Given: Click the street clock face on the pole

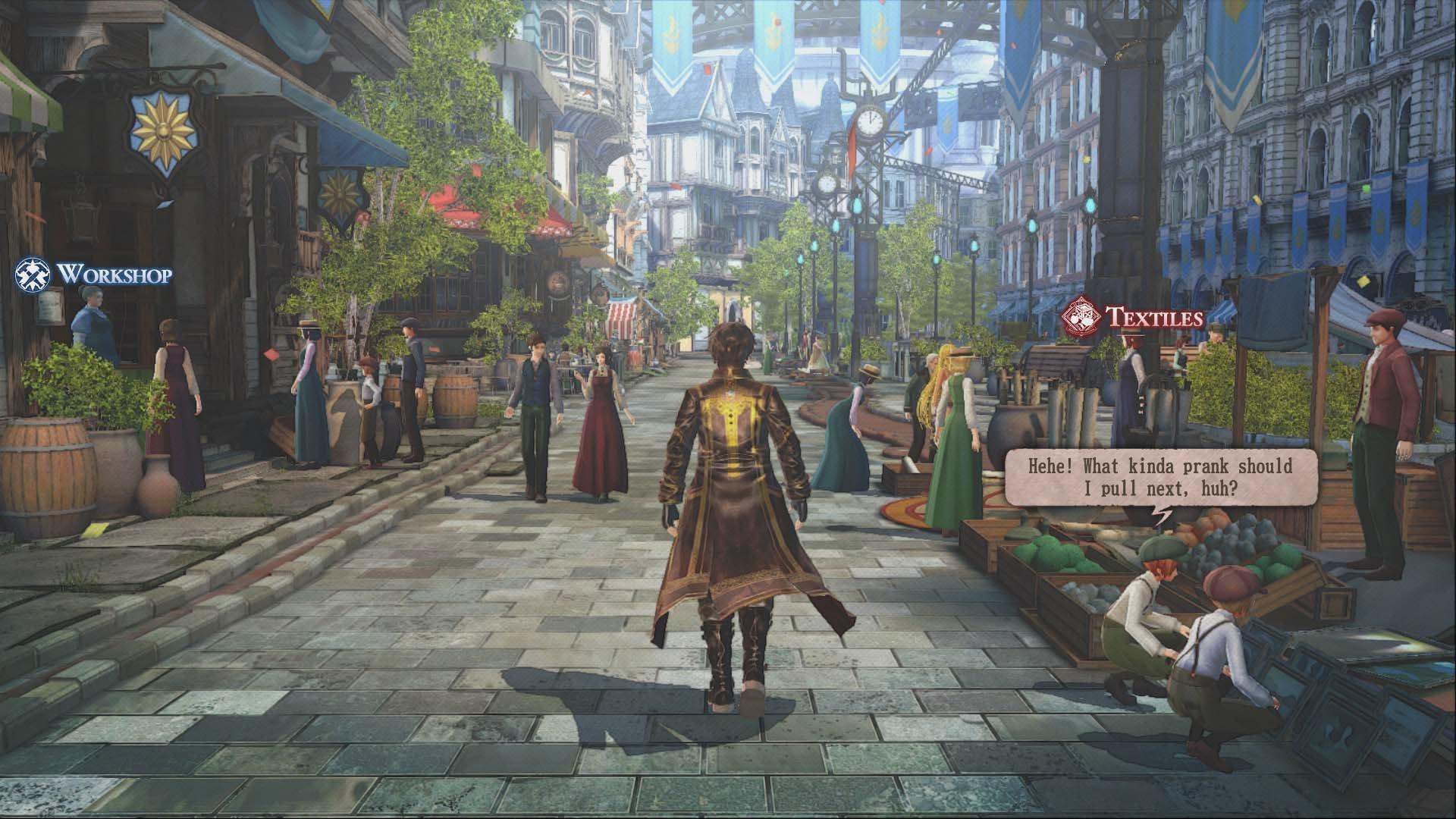Looking at the screenshot, I should [x=869, y=120].
